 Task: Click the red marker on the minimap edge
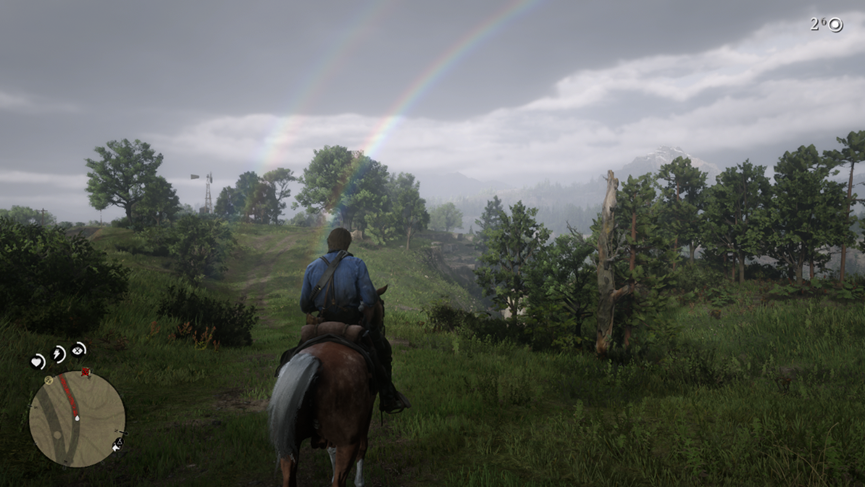coord(86,373)
